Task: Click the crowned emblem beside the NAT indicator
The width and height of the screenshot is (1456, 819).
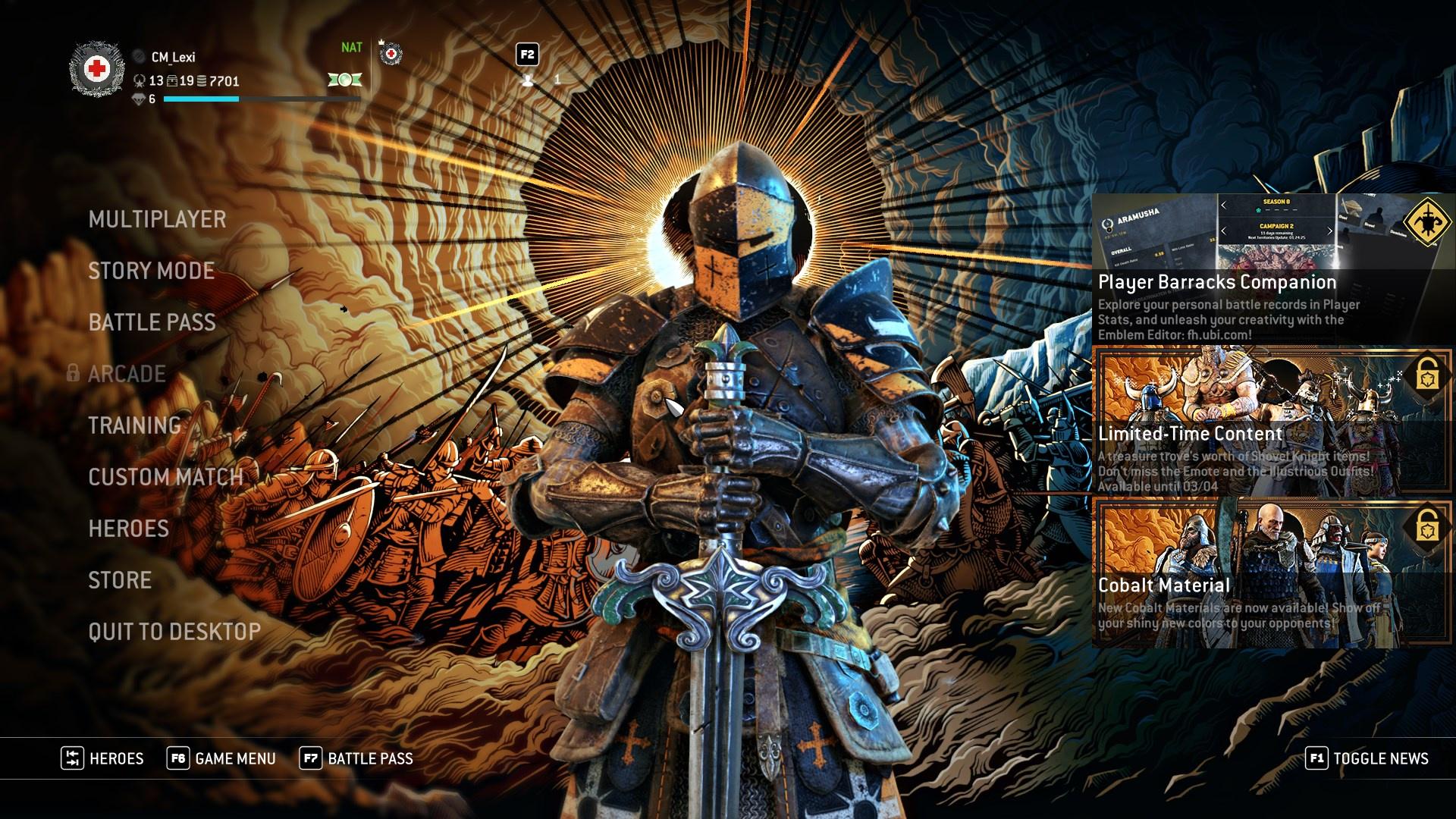Action: point(390,54)
